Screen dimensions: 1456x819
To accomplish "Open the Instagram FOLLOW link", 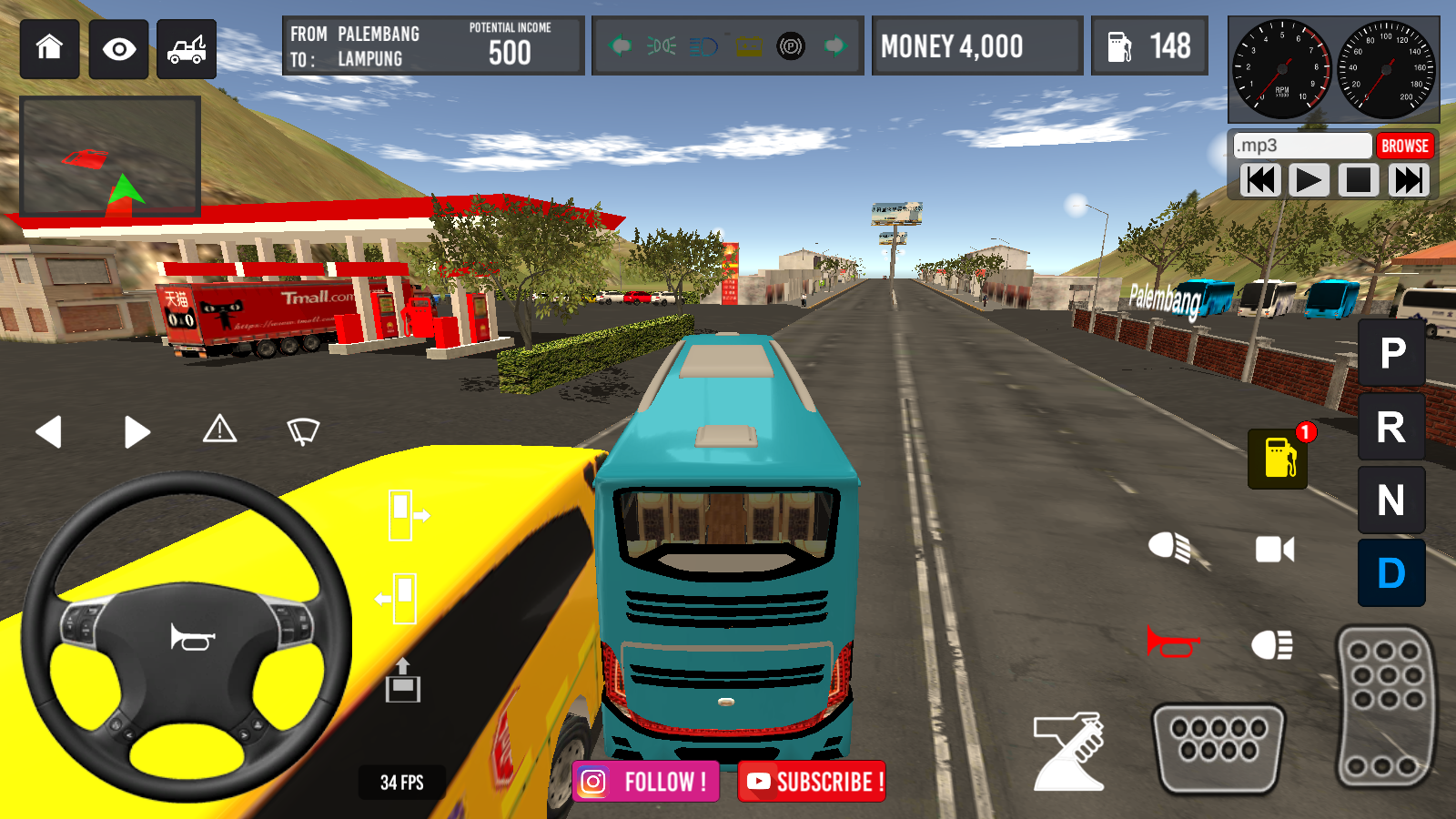I will coord(646,782).
